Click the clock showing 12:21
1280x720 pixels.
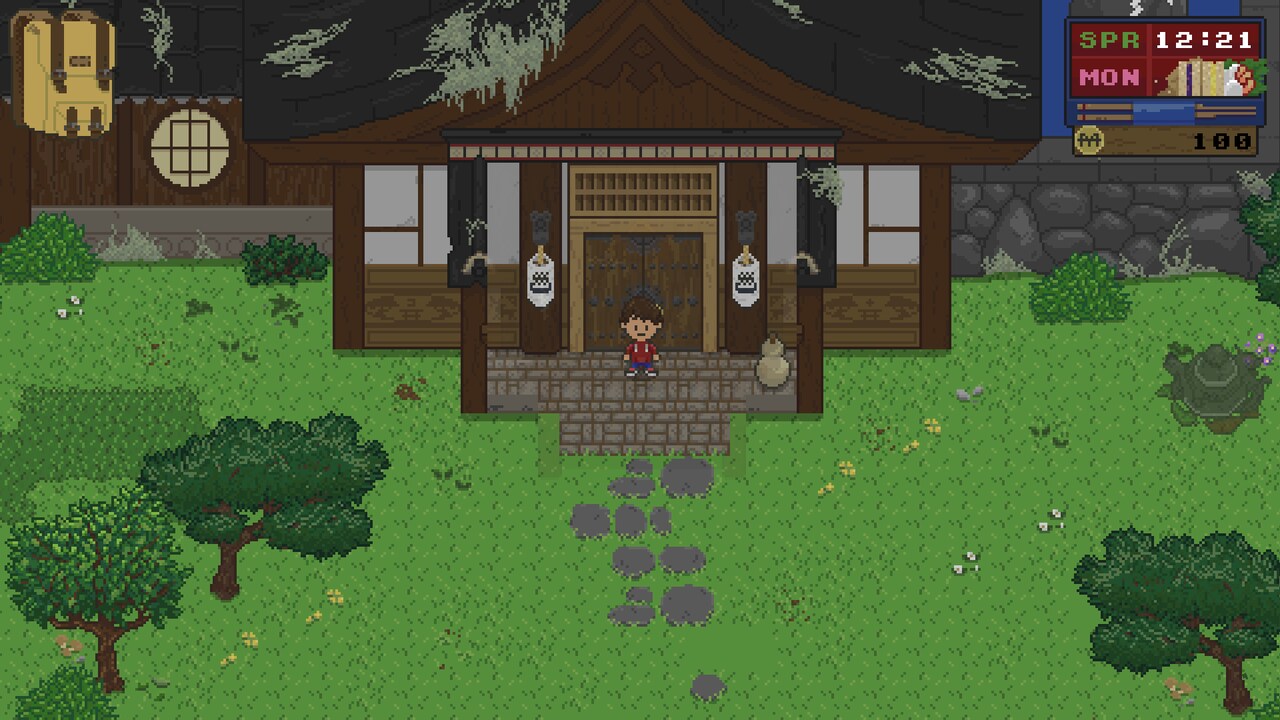coord(1205,40)
